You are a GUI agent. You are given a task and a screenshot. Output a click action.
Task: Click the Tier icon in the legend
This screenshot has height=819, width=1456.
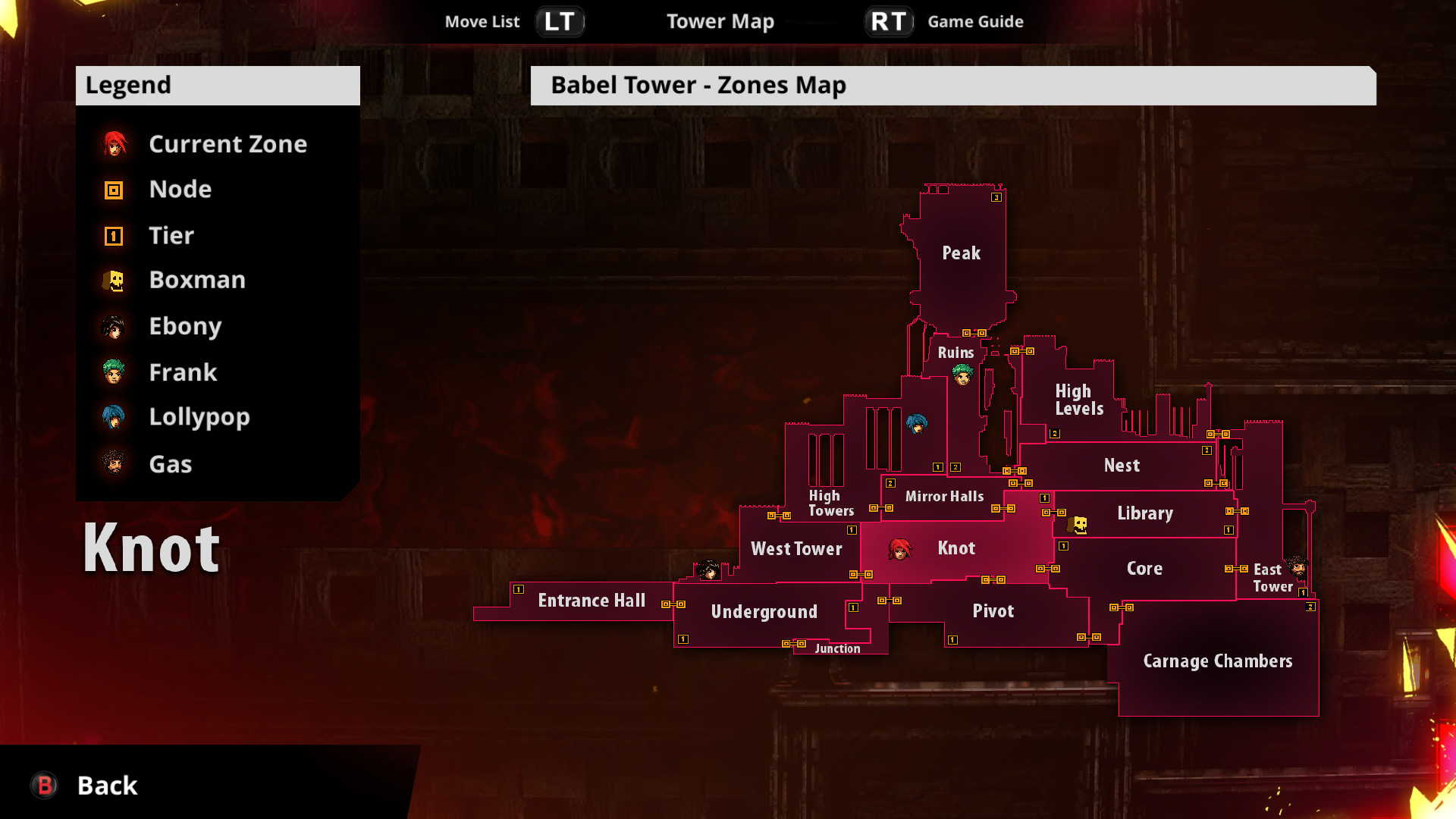point(112,235)
